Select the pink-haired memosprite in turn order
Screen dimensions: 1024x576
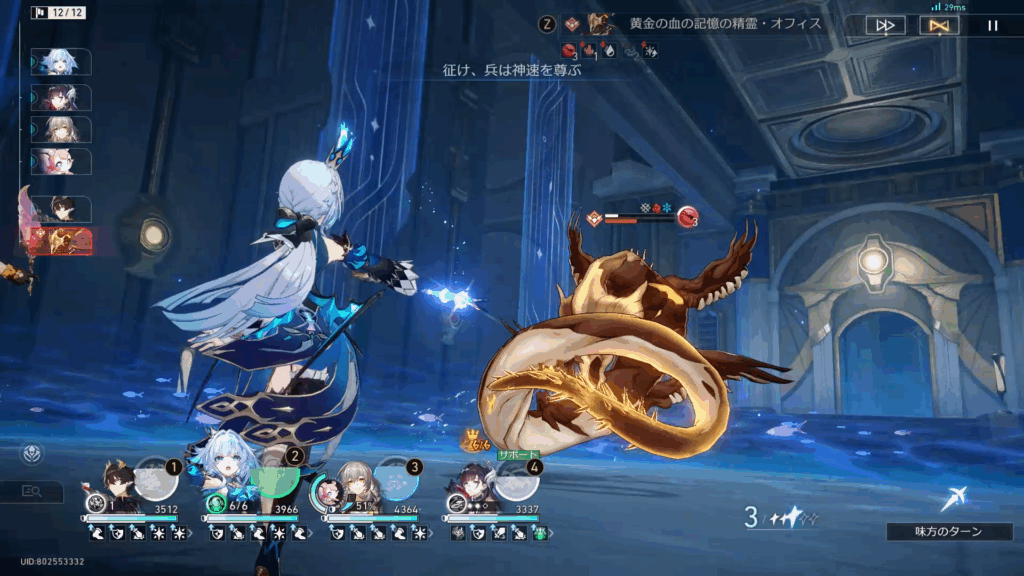coord(62,161)
